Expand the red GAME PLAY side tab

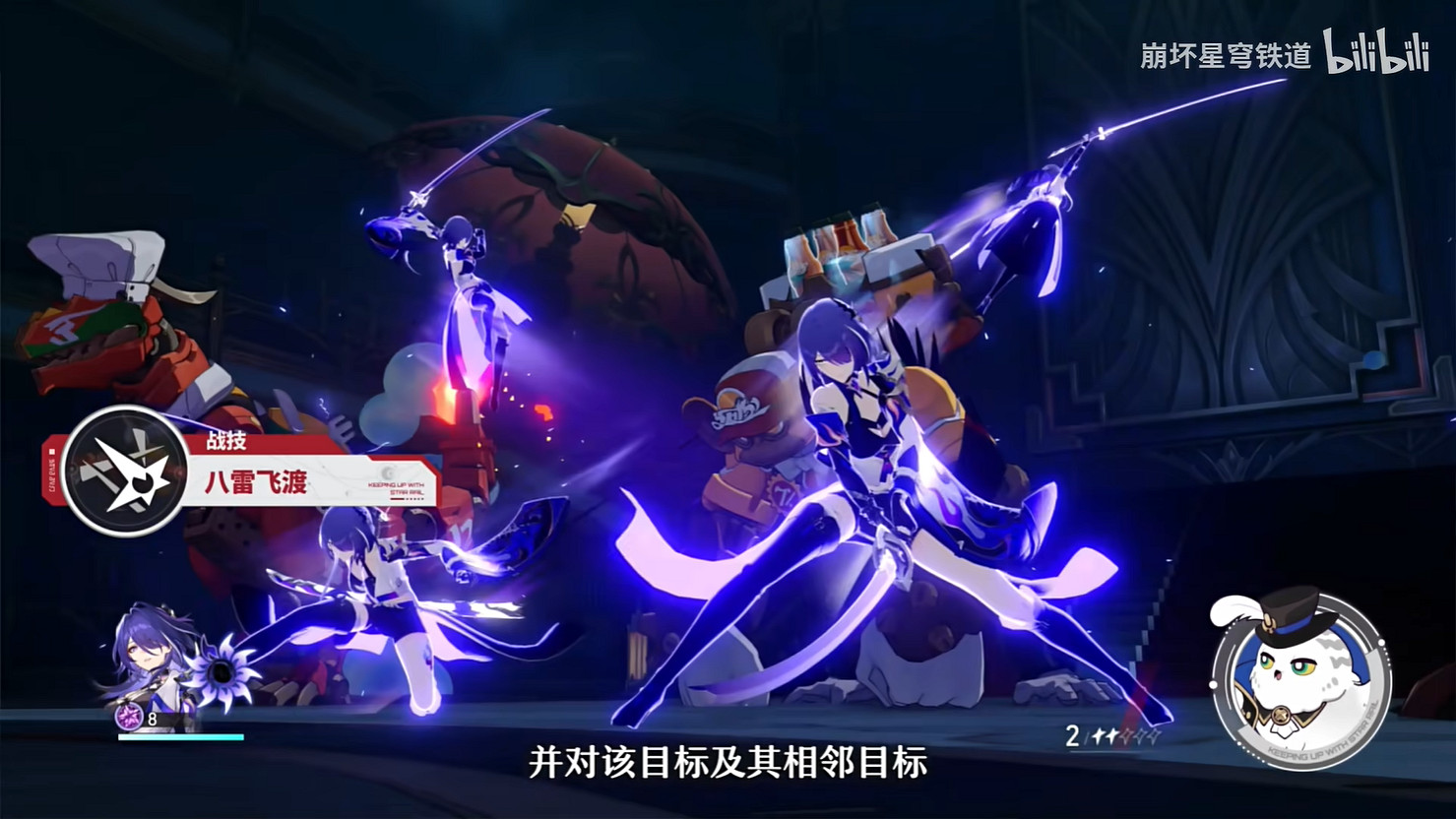point(50,471)
